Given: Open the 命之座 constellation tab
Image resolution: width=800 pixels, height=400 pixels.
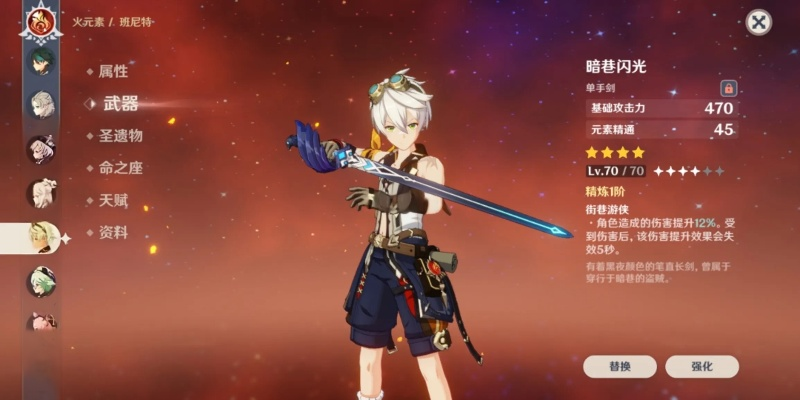Looking at the screenshot, I should point(120,168).
